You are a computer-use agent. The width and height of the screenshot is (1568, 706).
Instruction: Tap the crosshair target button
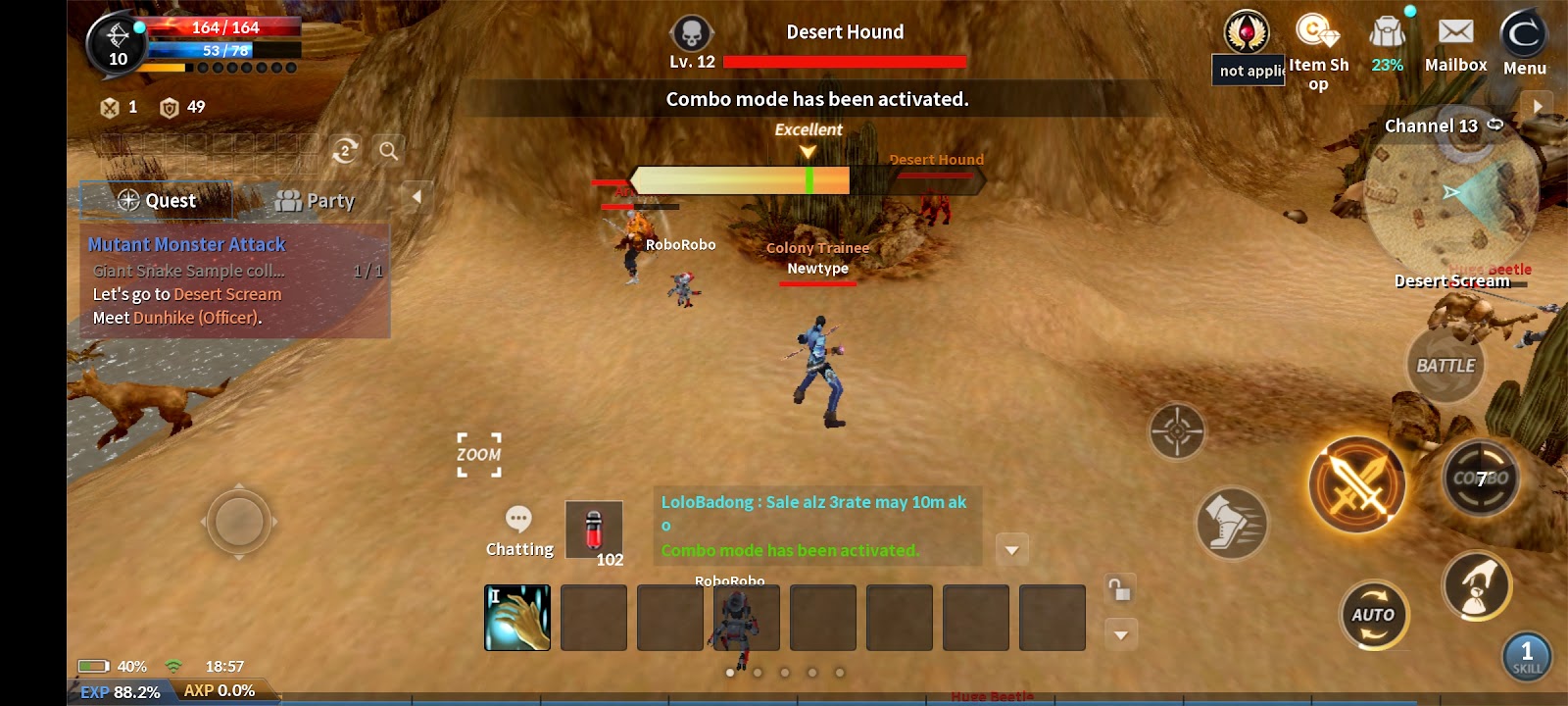click(x=1176, y=430)
